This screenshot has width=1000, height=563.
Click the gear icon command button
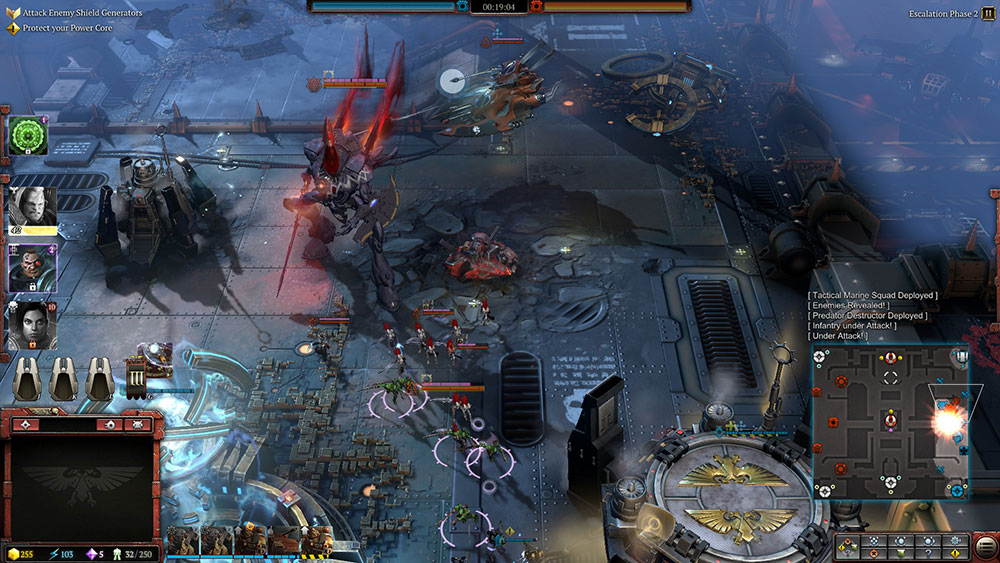956,541
